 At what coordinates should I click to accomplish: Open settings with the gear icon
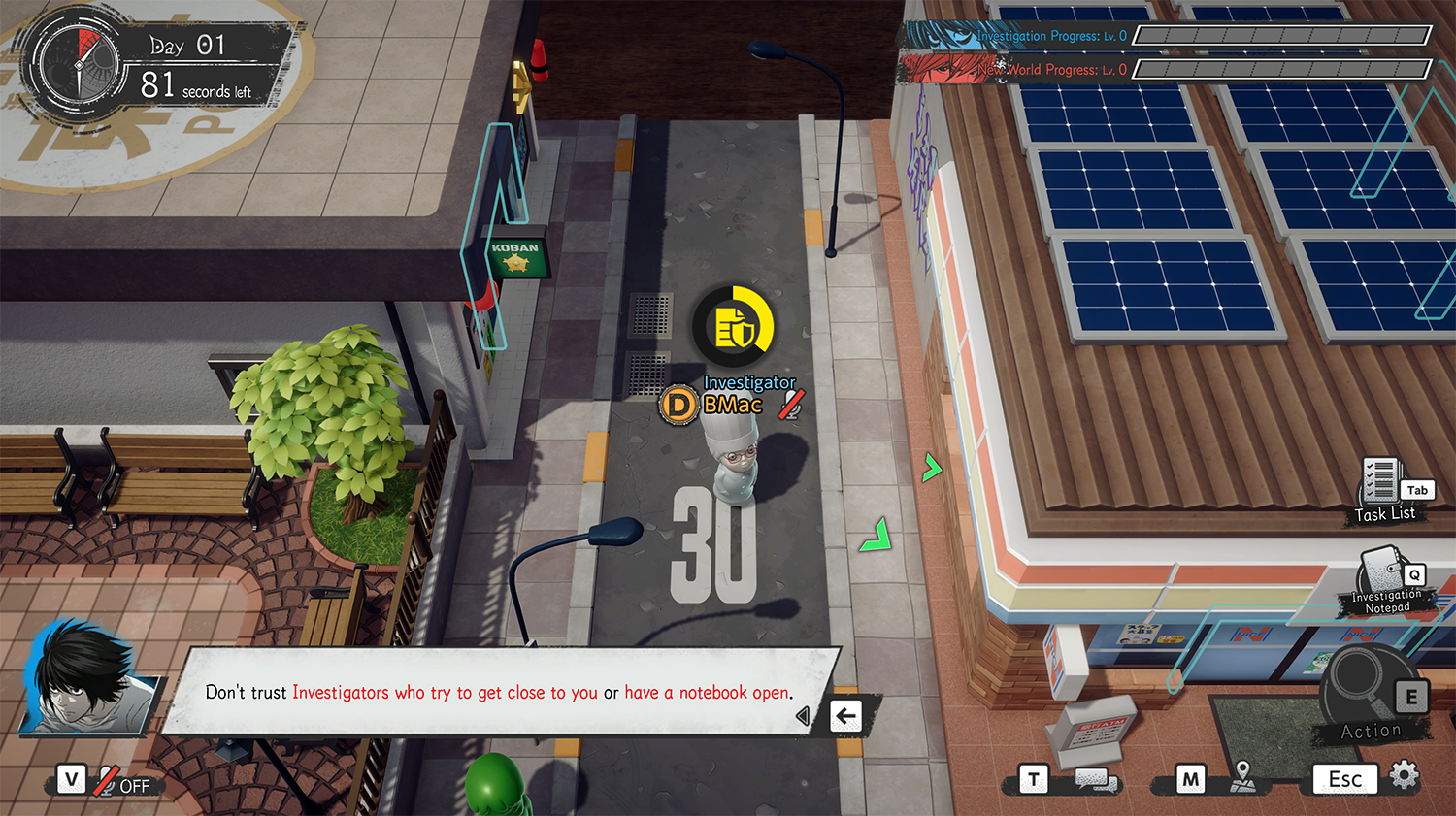coord(1403,775)
